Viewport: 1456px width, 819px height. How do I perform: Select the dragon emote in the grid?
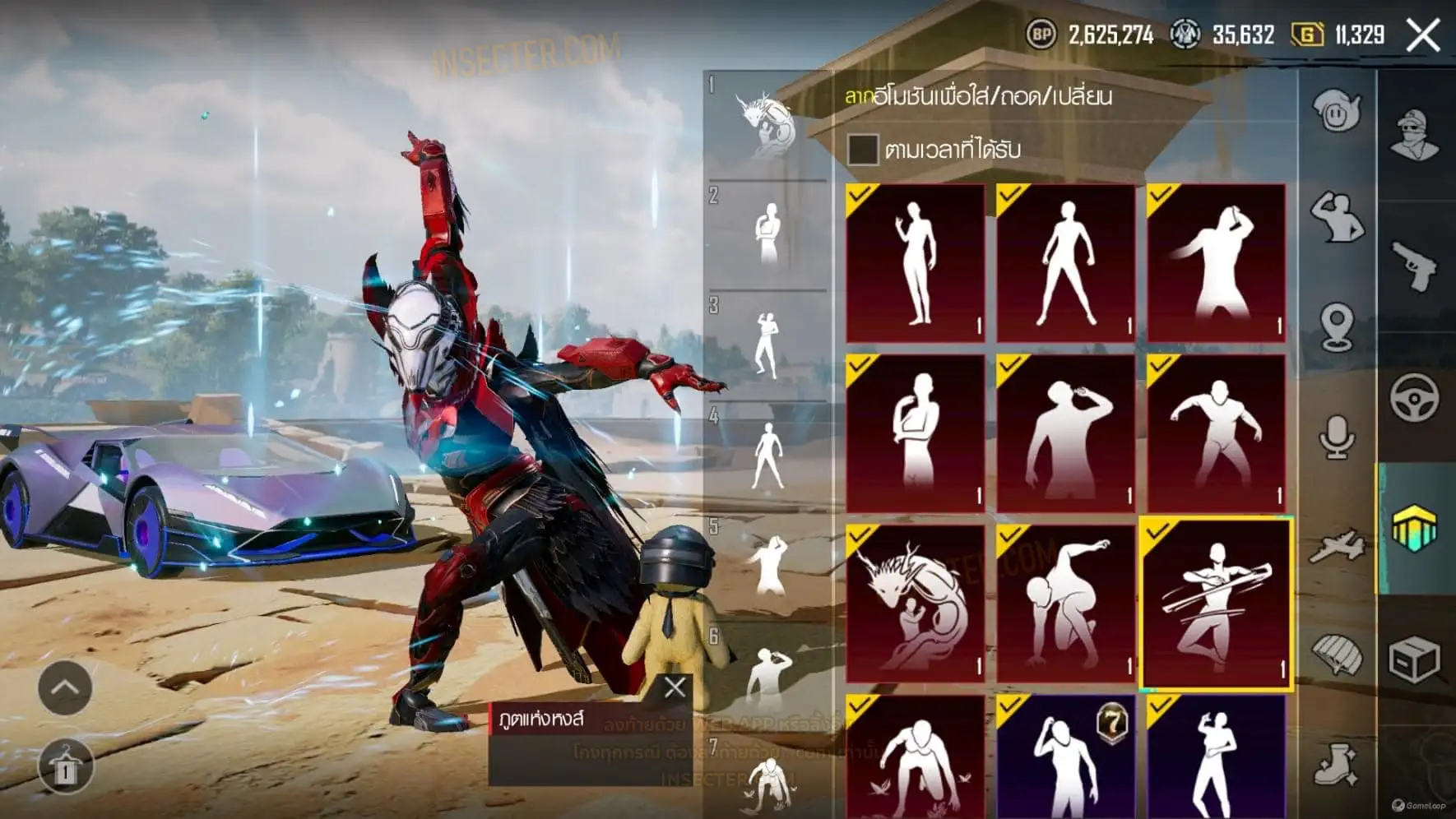pos(915,604)
